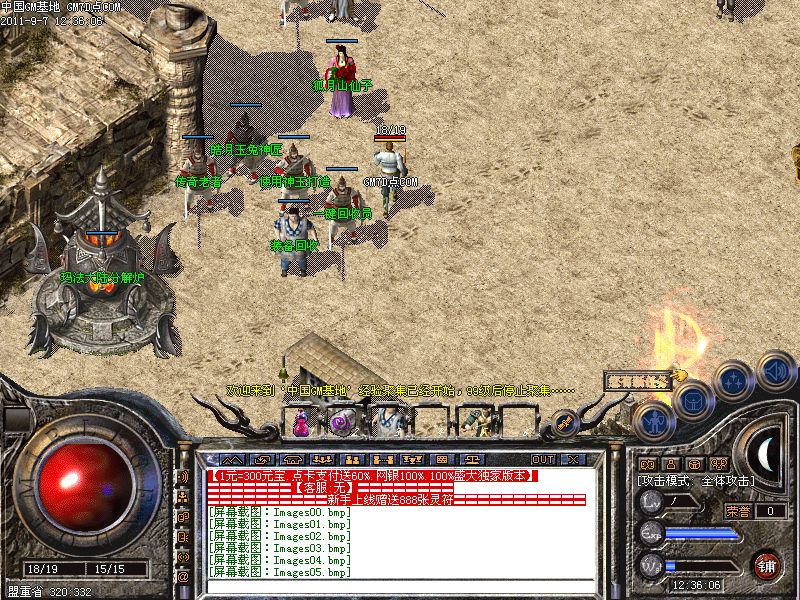Screen dimensions: 800x600
Task: Use the purple scroll belt item
Action: (343, 422)
